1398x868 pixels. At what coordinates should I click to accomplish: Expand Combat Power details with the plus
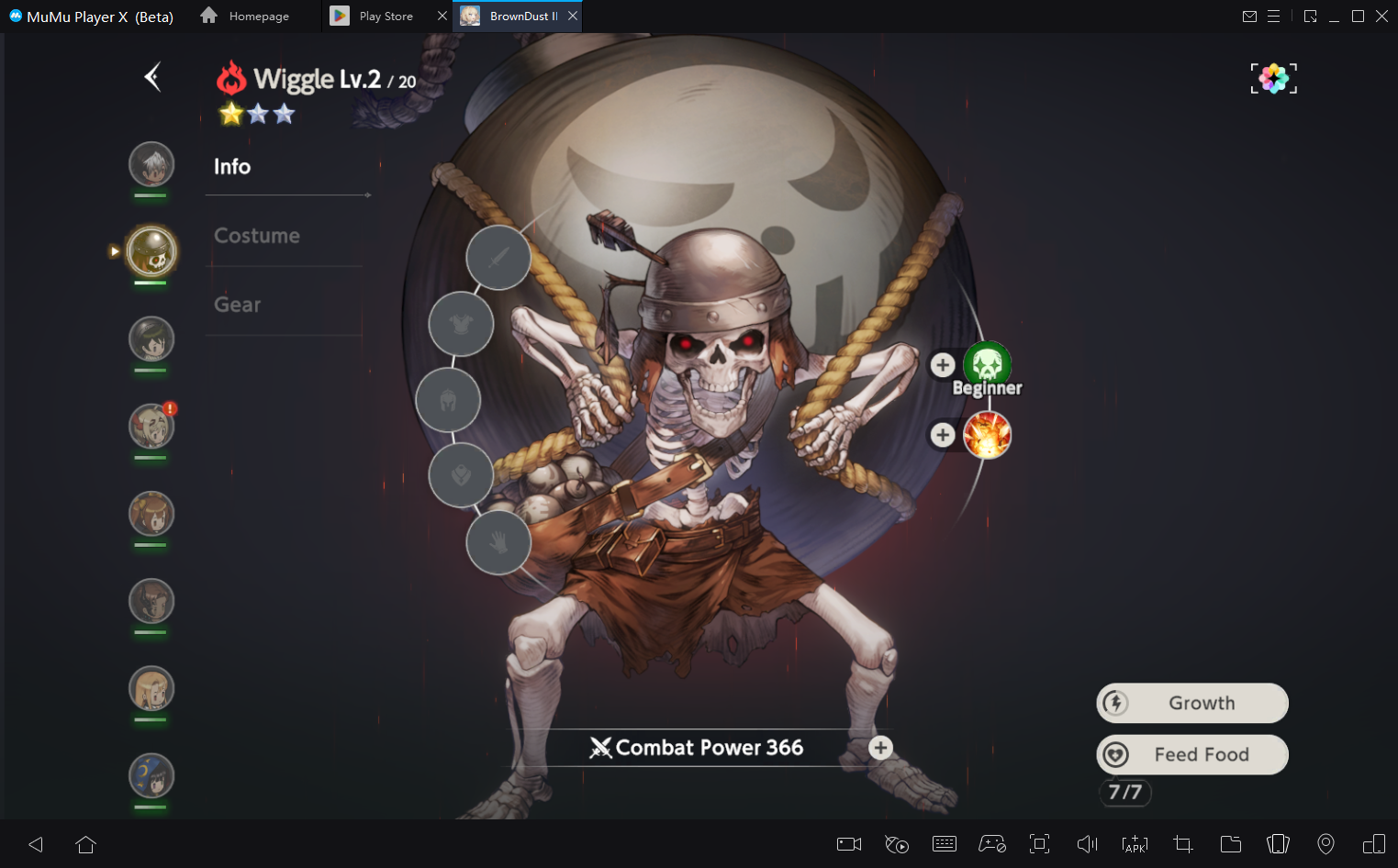tap(880, 748)
